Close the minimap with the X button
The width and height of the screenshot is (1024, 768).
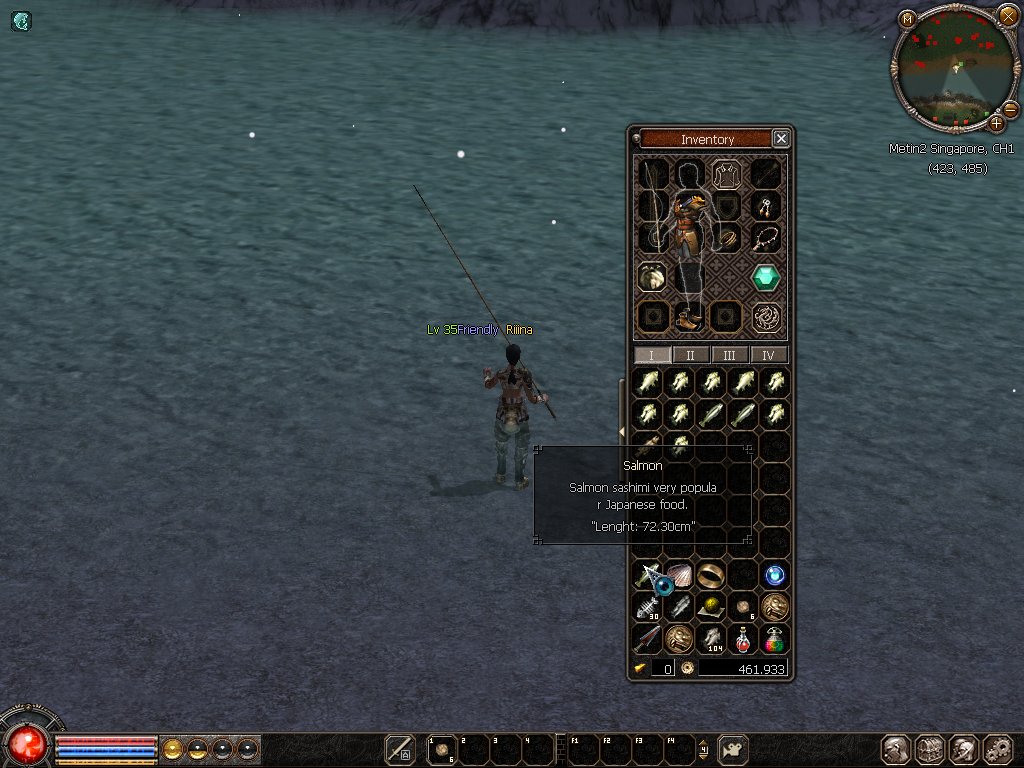tap(1008, 16)
